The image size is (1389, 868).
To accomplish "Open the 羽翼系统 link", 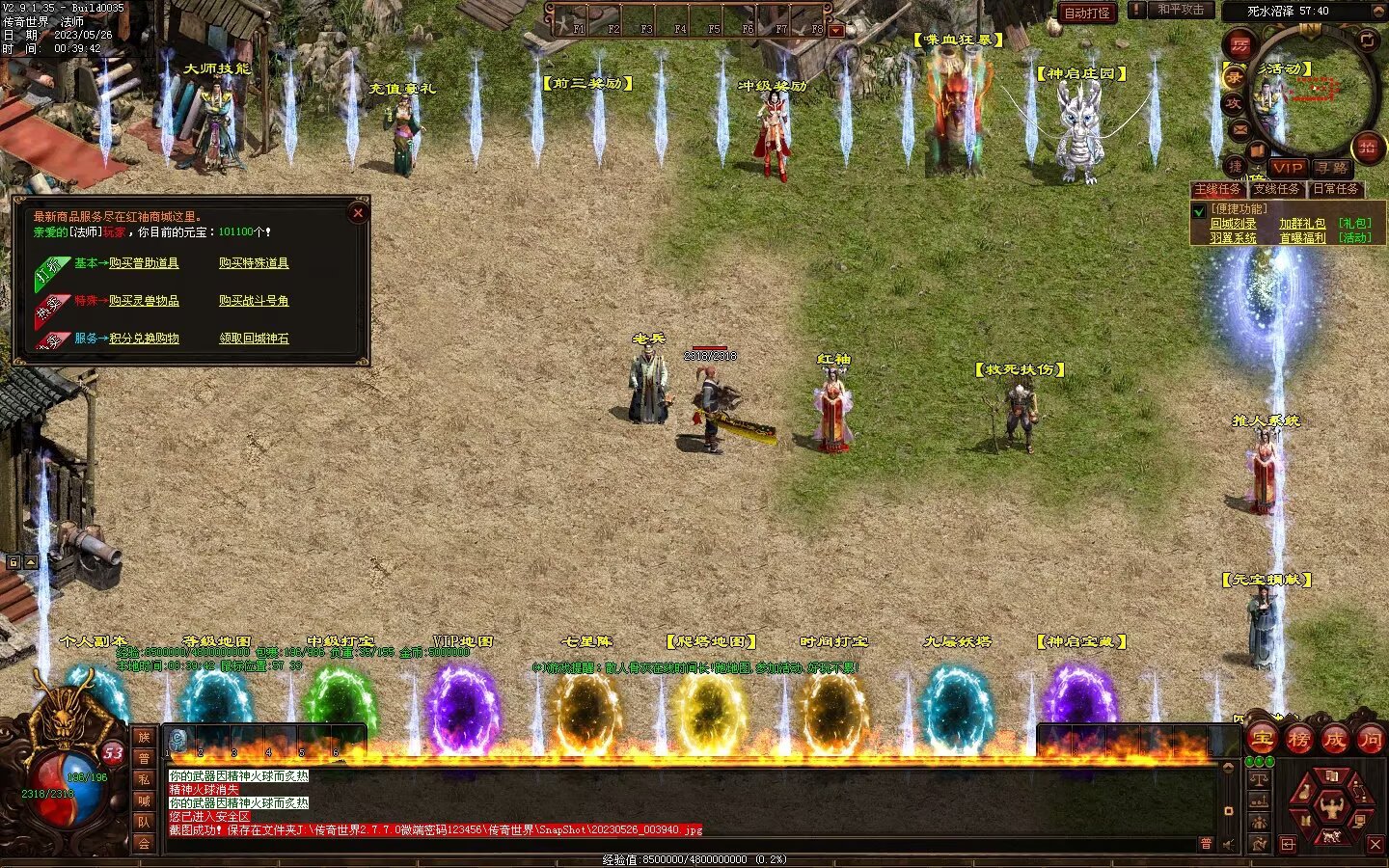I will point(1233,237).
